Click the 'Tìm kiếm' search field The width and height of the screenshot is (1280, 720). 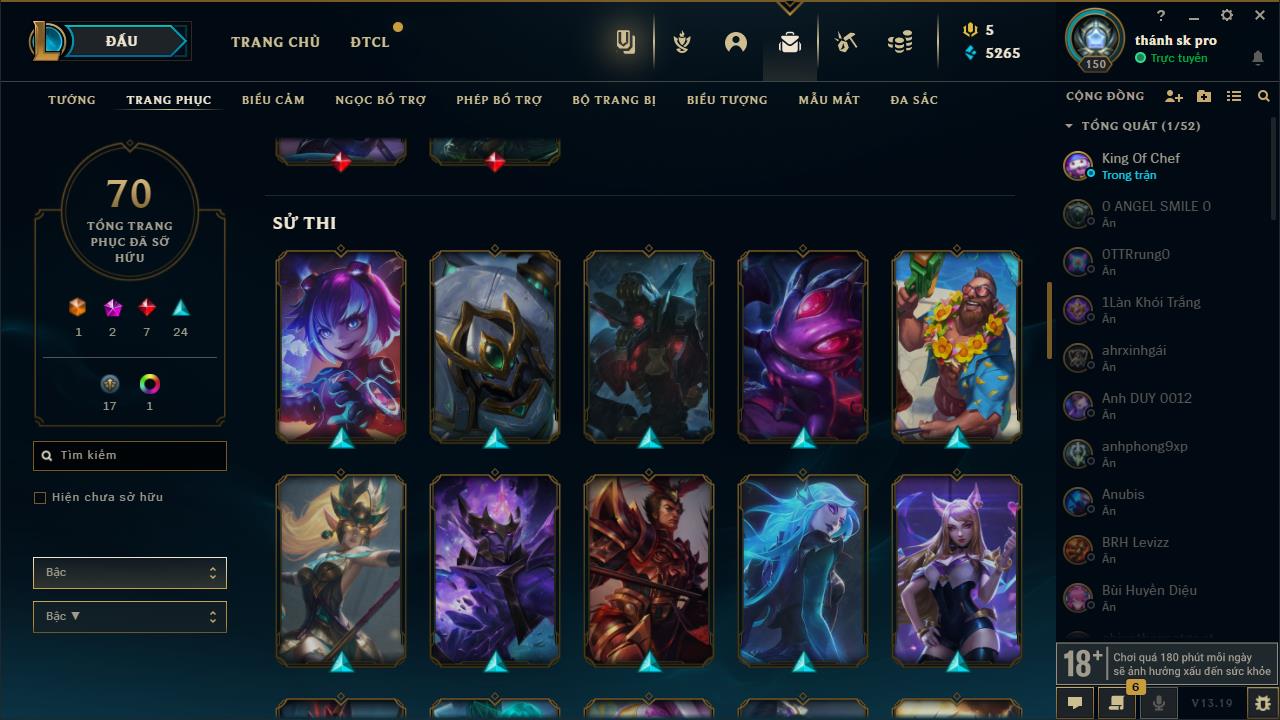click(129, 455)
